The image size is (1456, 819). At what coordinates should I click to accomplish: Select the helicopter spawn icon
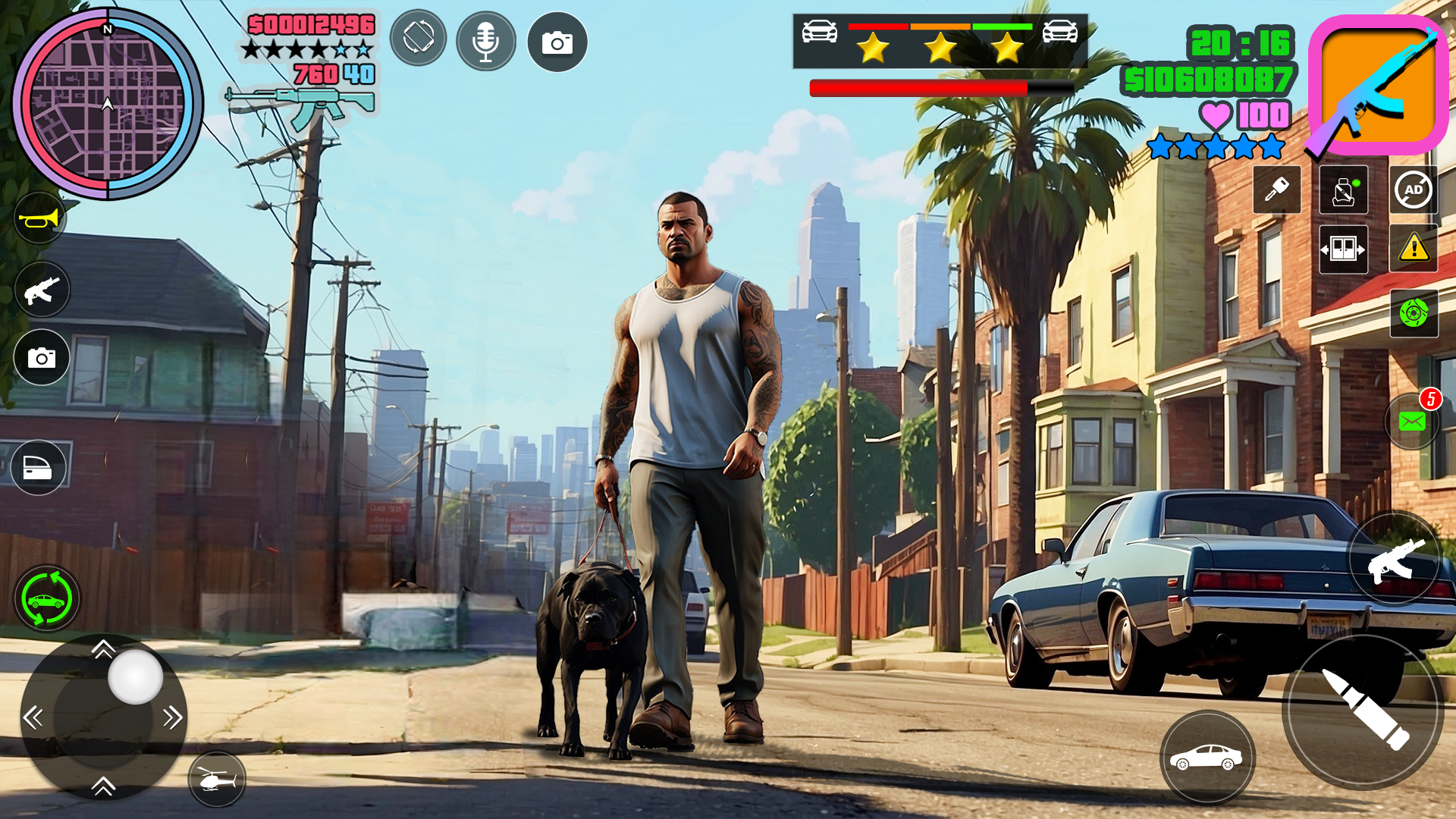point(216,778)
